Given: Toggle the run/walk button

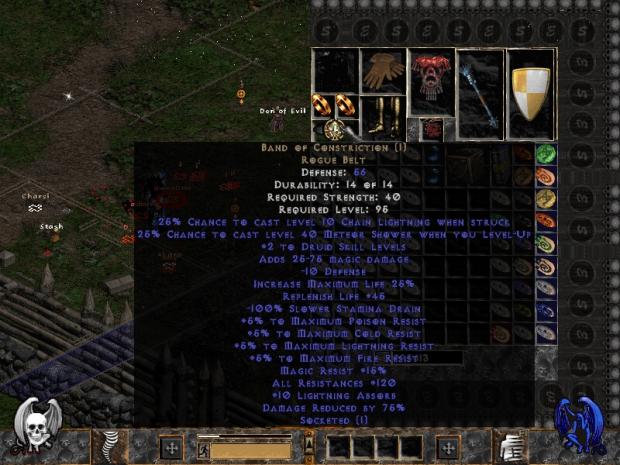Looking at the screenshot, I should [202, 449].
